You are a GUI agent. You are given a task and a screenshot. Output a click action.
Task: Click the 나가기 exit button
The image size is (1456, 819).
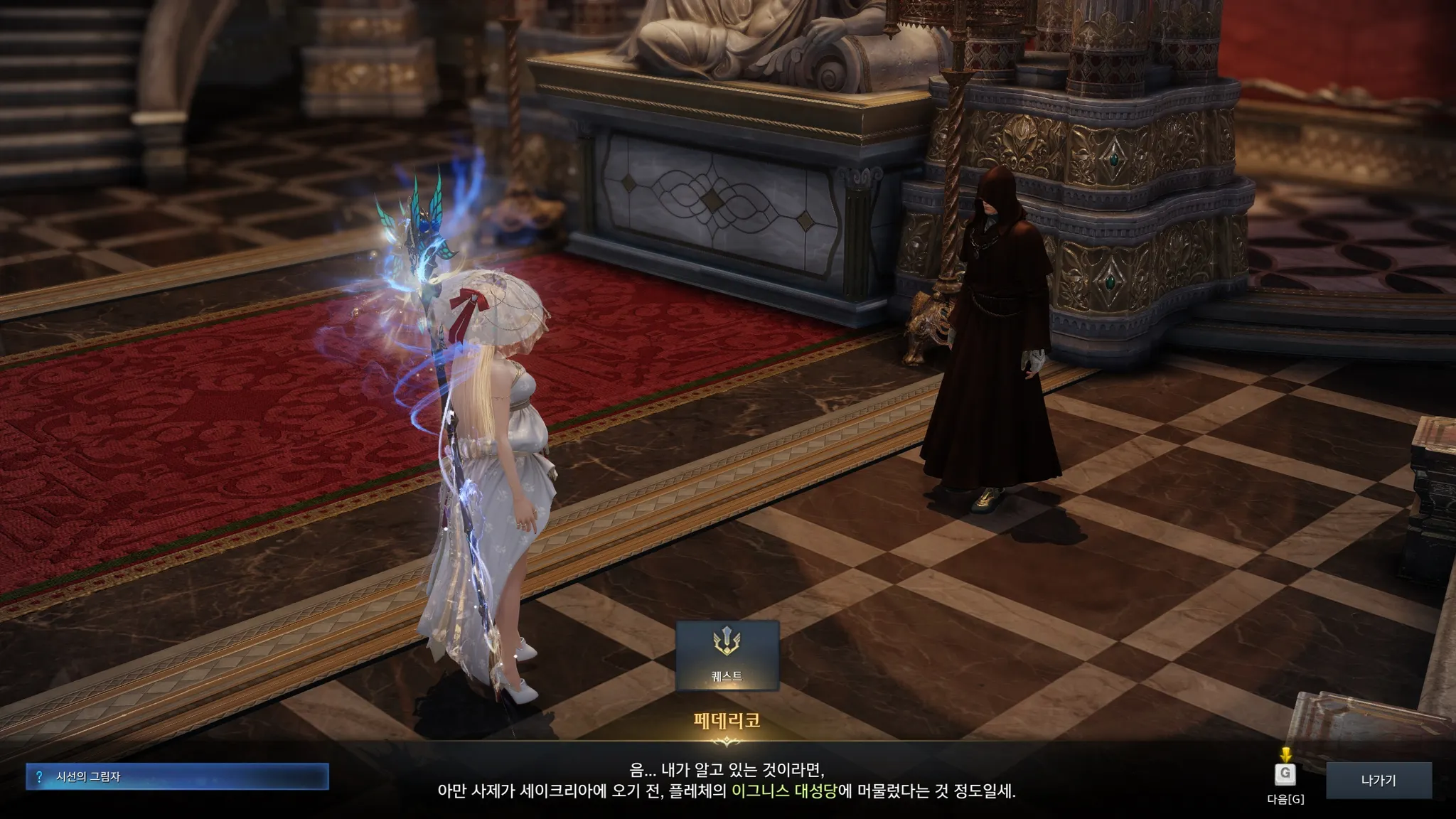click(x=1379, y=781)
